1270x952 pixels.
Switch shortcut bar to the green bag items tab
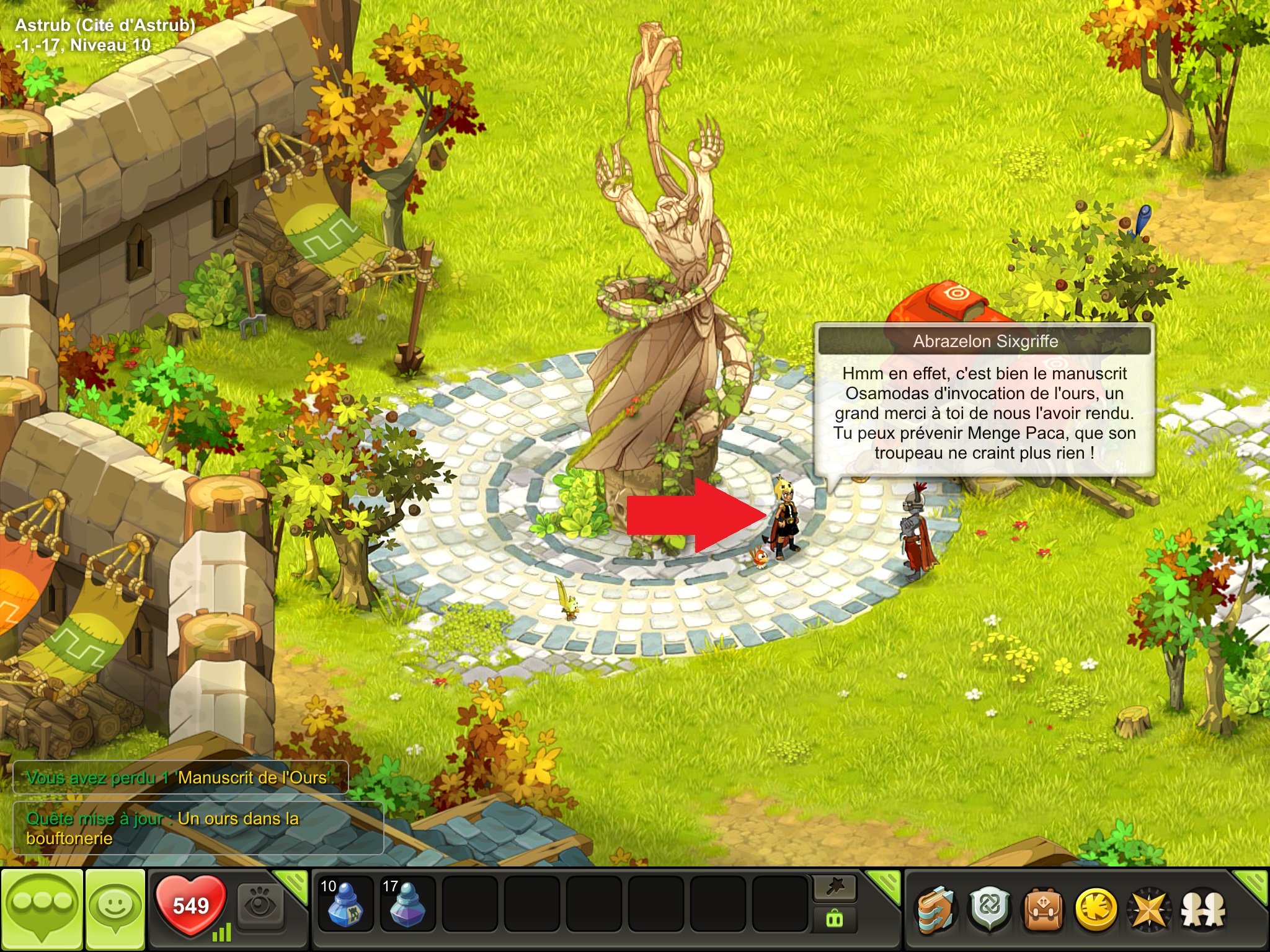[835, 920]
